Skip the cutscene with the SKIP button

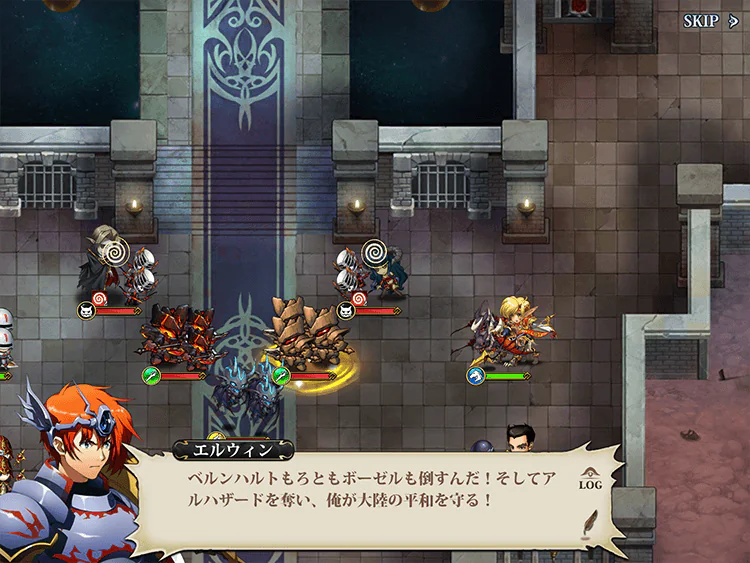click(x=711, y=21)
